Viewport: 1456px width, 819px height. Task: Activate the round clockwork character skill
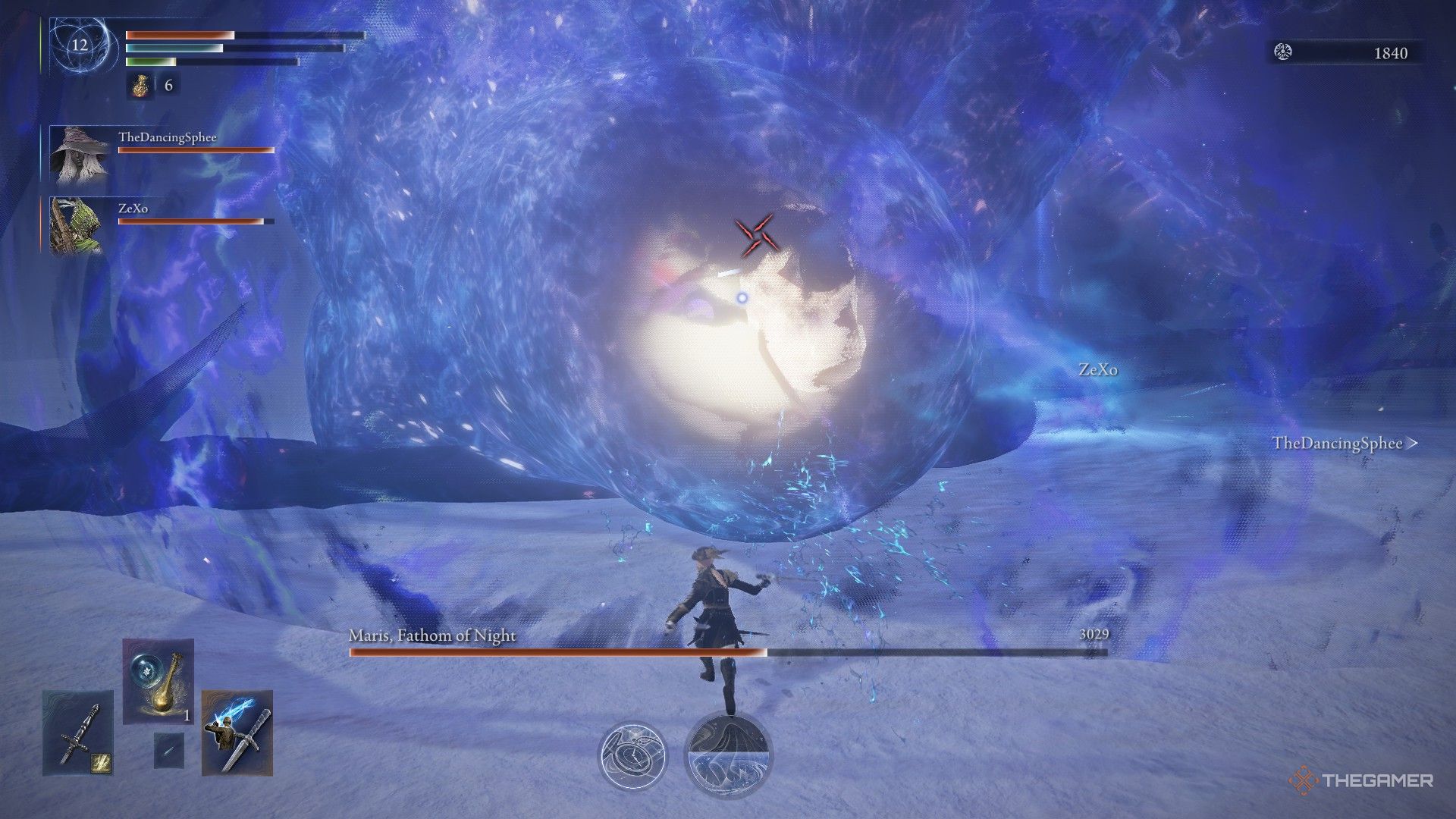coord(632,755)
